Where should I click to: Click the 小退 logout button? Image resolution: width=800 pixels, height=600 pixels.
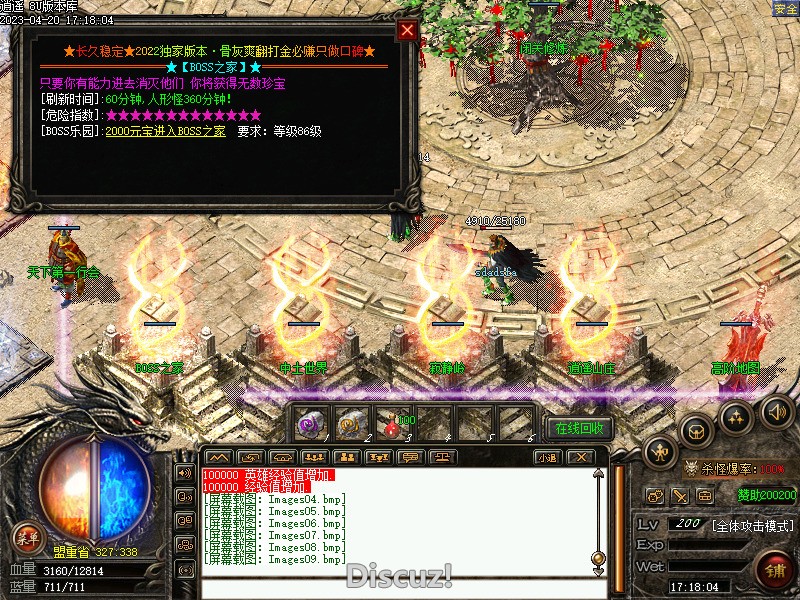tap(546, 457)
